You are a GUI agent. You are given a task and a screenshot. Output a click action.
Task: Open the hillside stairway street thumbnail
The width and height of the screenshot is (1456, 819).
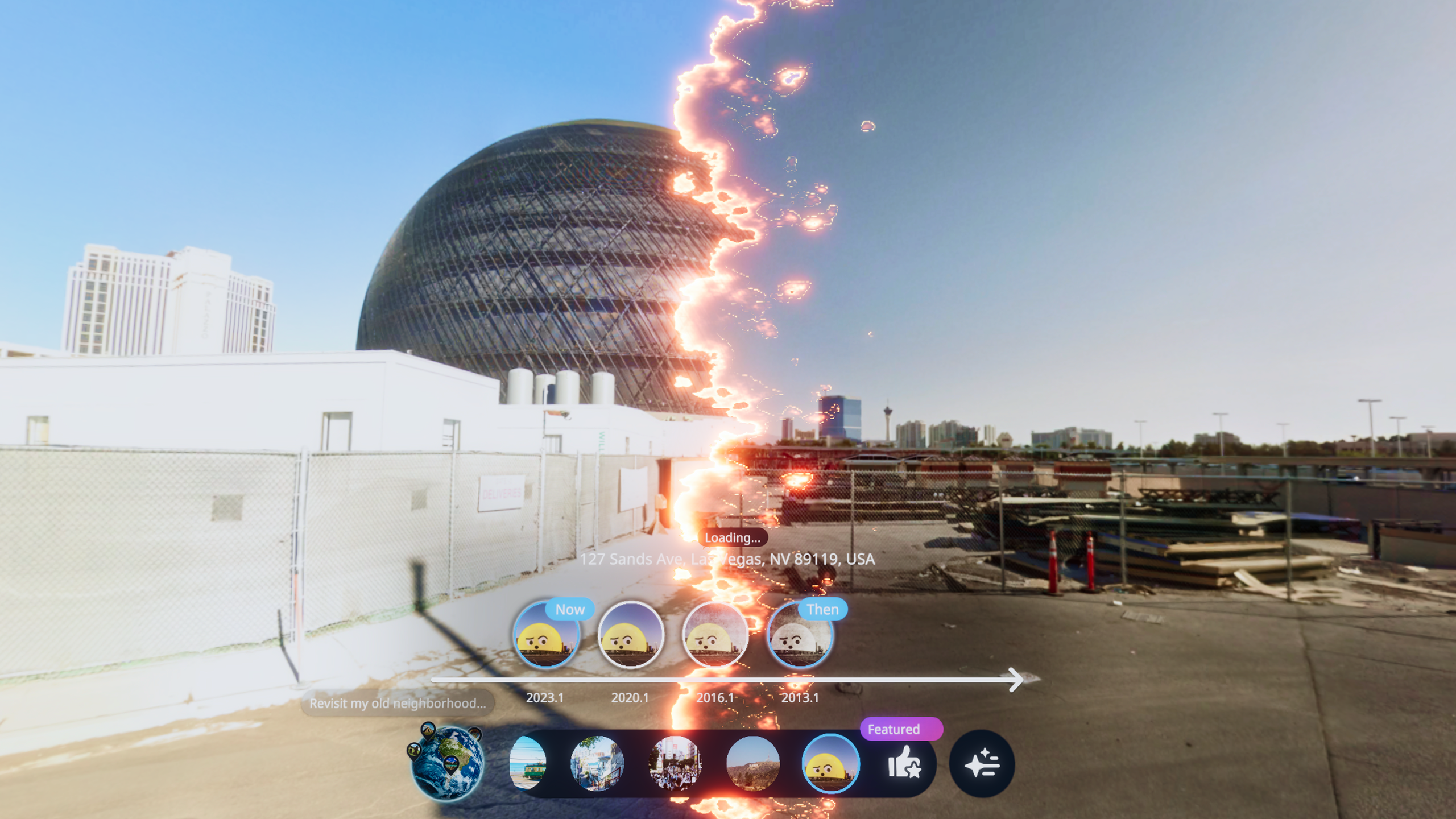[x=597, y=763]
